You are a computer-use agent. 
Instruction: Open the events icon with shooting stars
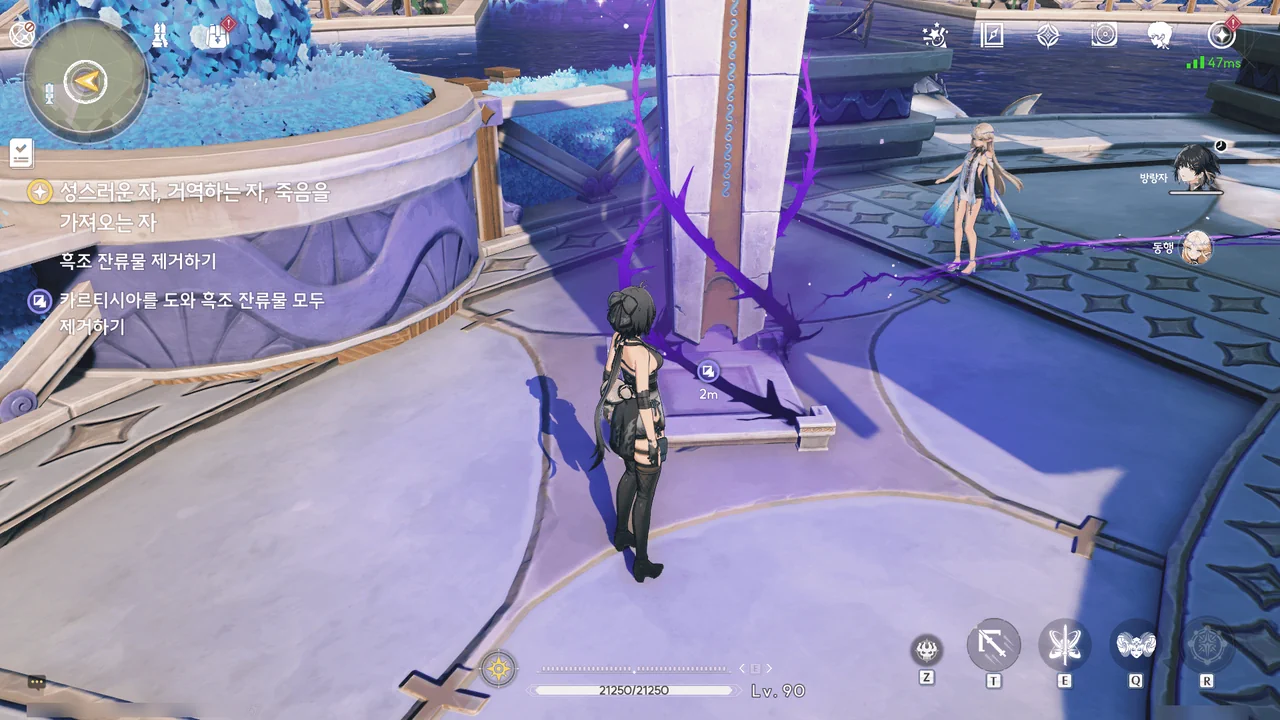(x=936, y=36)
